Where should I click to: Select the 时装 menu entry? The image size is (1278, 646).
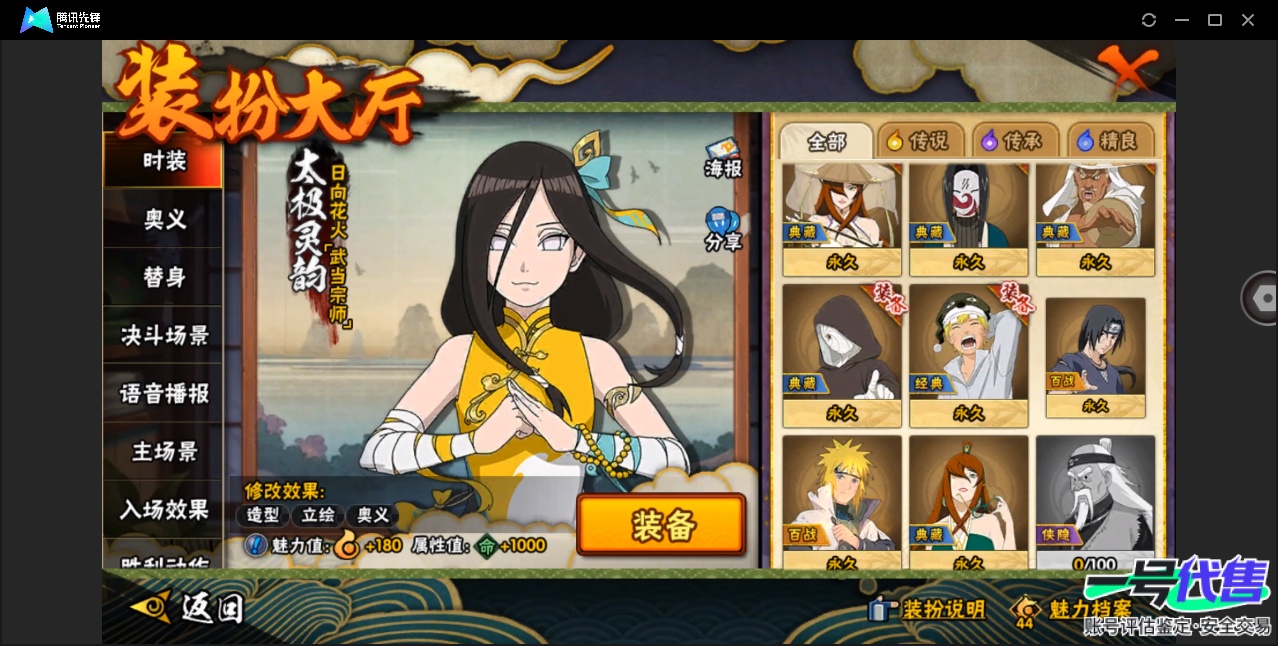(163, 161)
